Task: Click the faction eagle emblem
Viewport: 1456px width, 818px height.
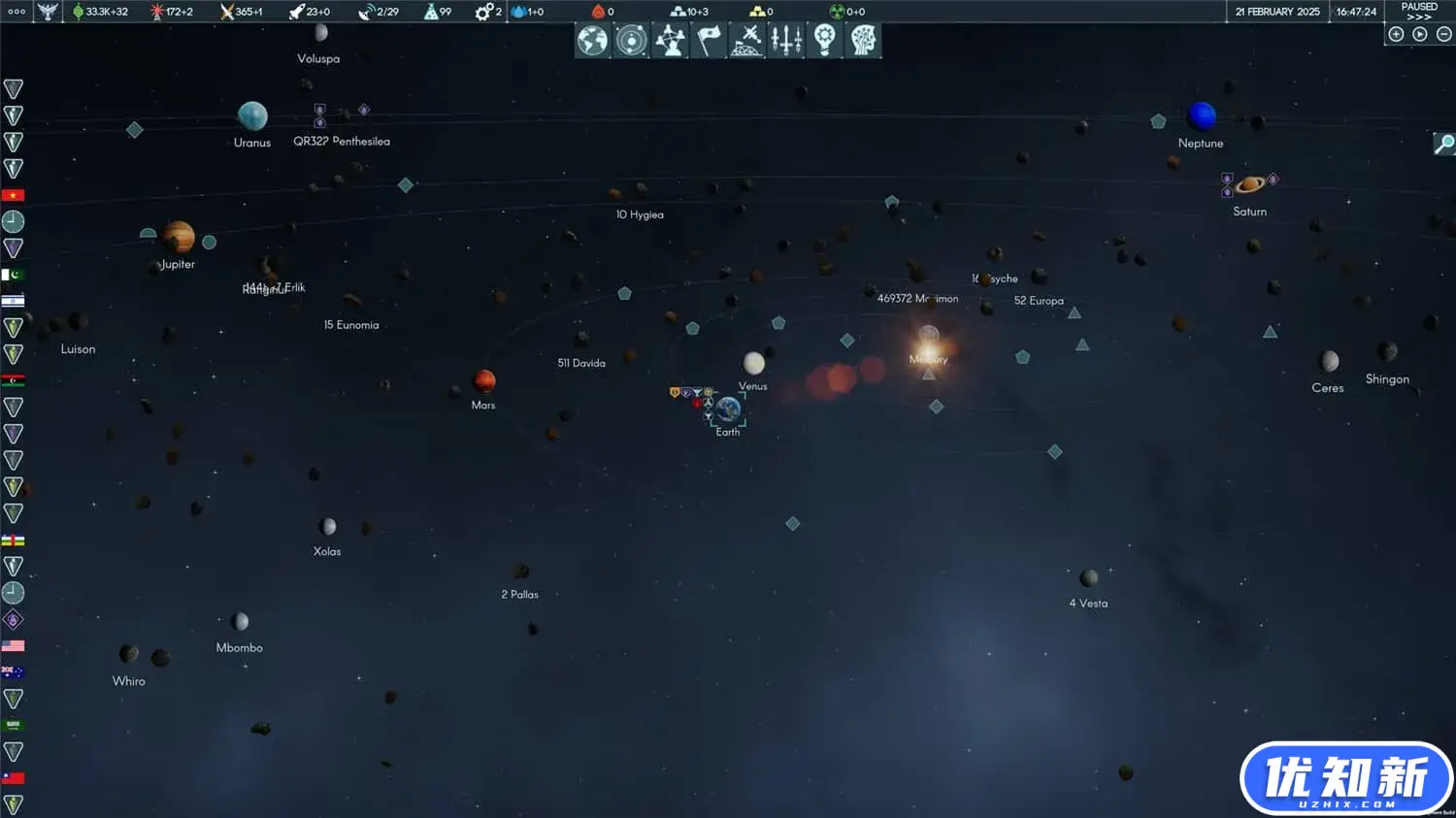Action: 48,12
